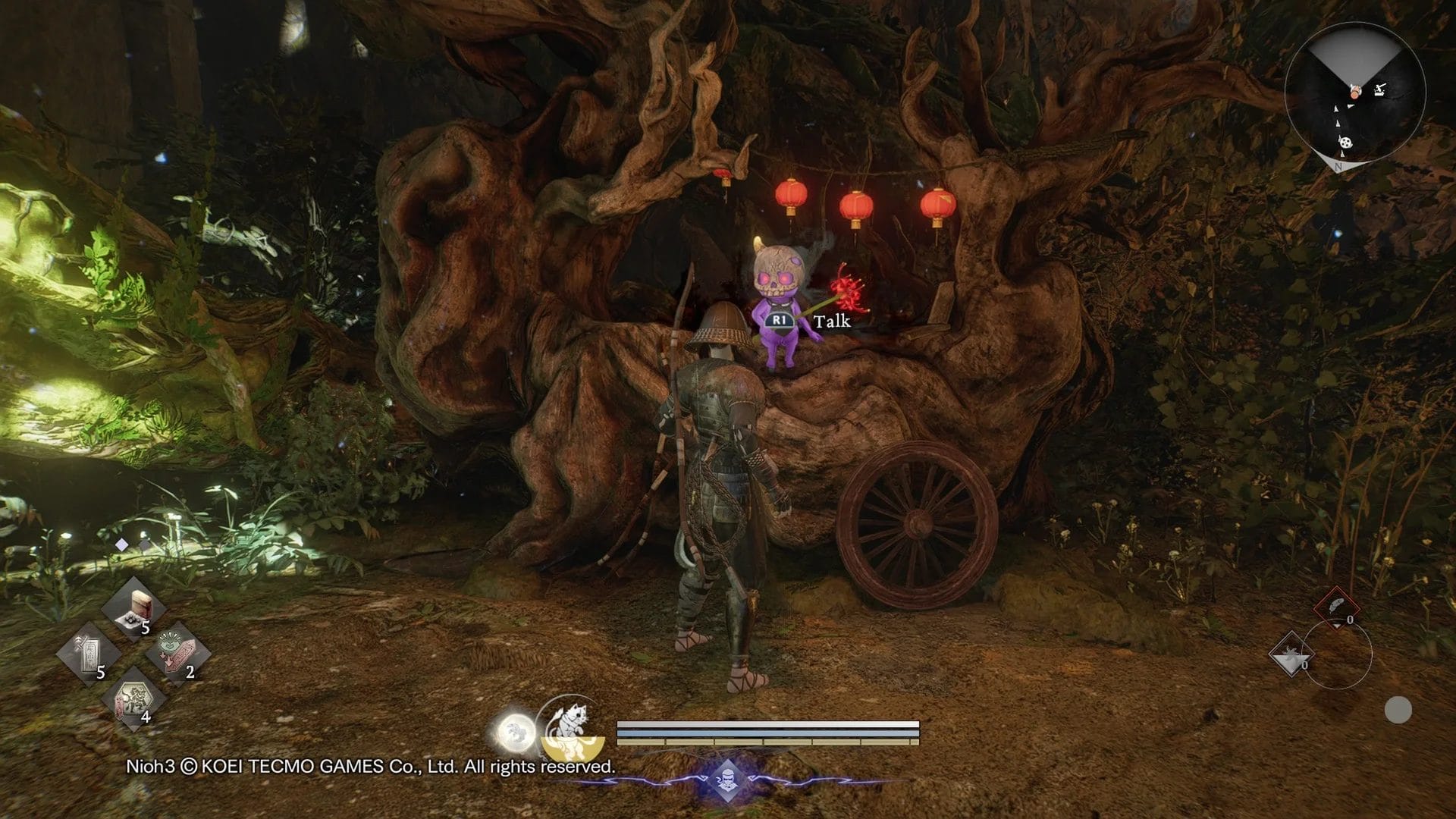Toggle the small white diamond indicator above quickslots
The height and width of the screenshot is (819, 1456).
(x=121, y=544)
